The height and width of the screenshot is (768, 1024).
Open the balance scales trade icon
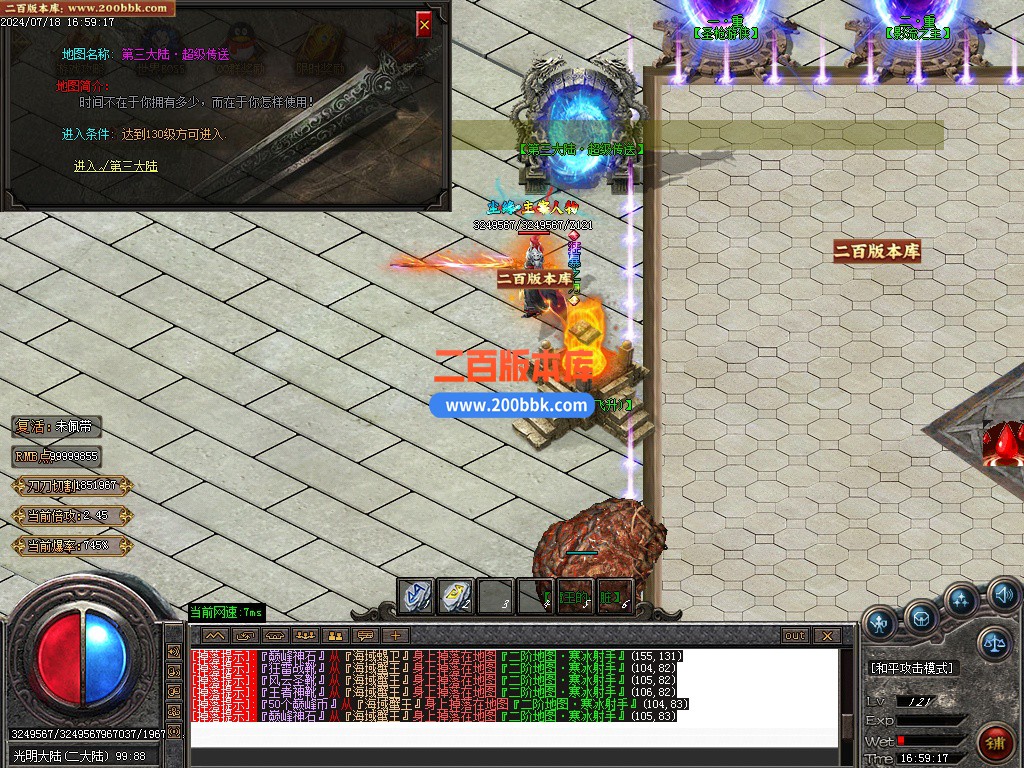tap(994, 643)
